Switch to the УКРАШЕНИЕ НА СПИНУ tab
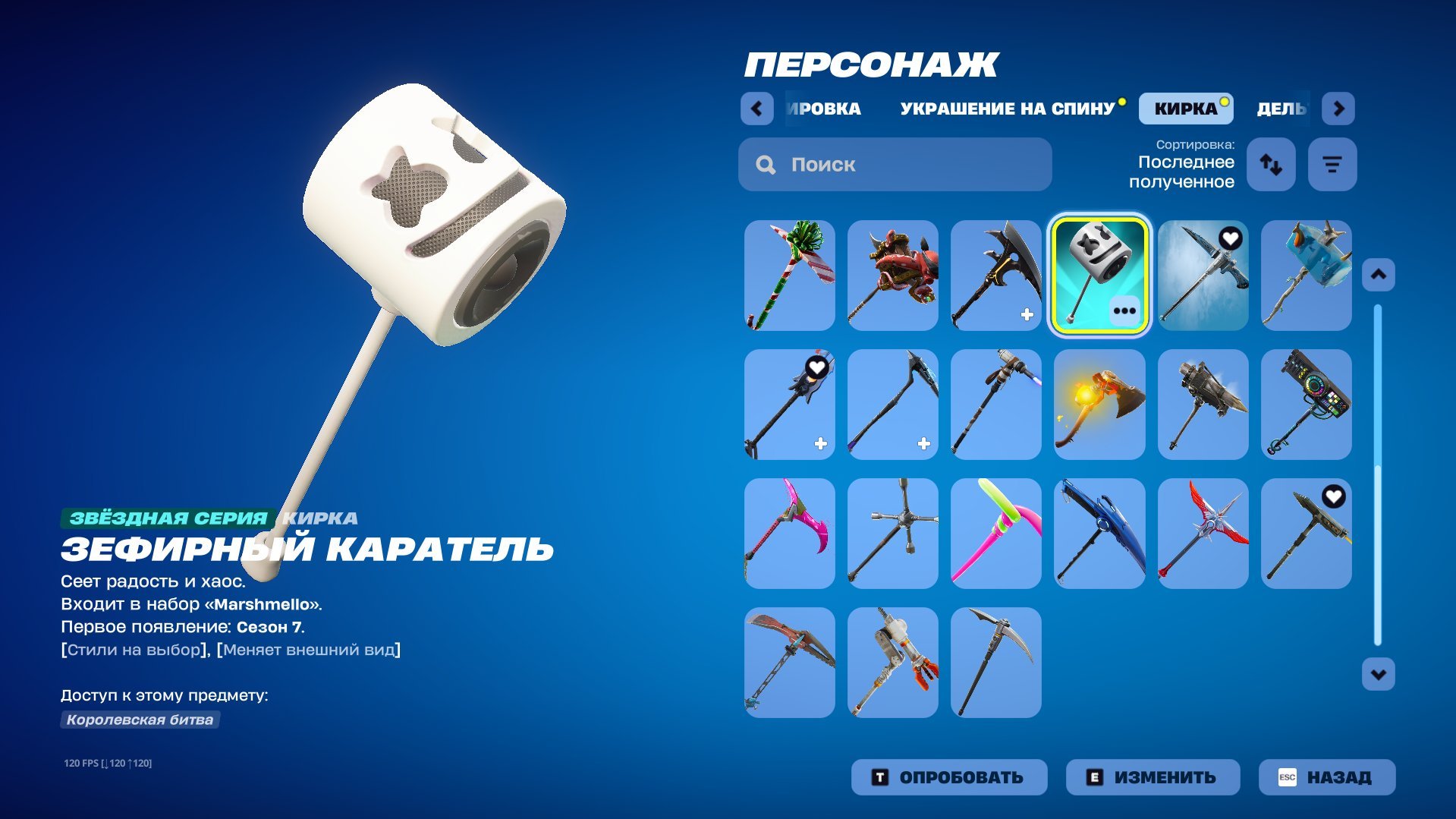Screen dimensions: 1456x819 click(x=1005, y=108)
